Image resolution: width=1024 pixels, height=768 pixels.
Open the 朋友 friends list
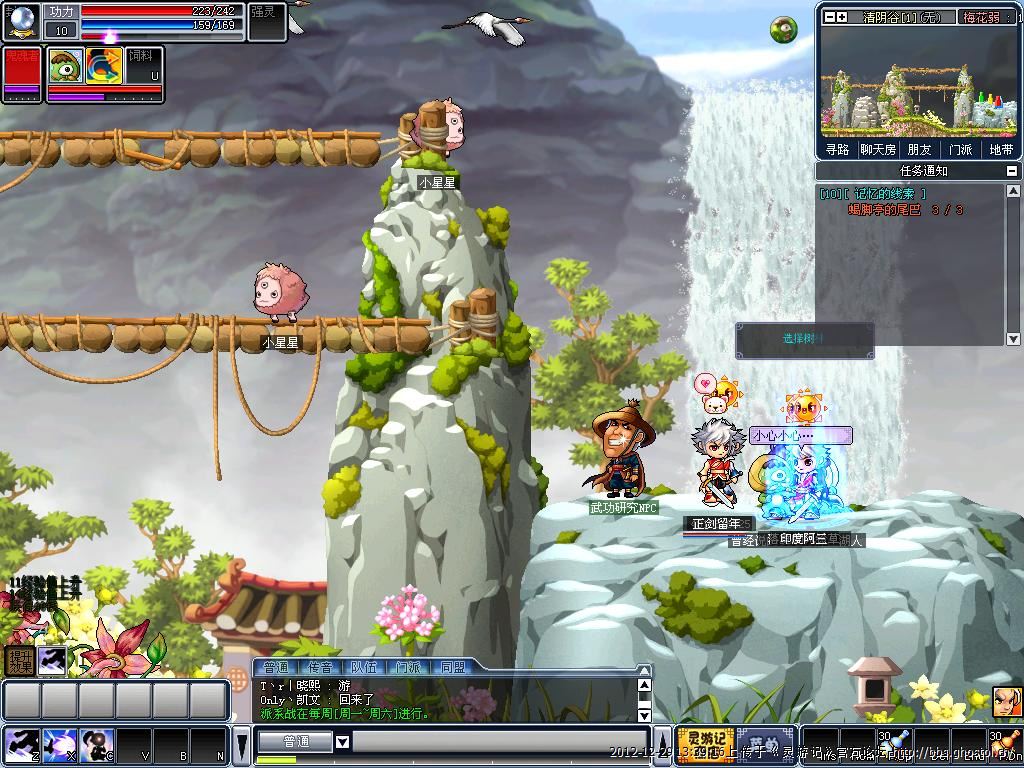(919, 149)
